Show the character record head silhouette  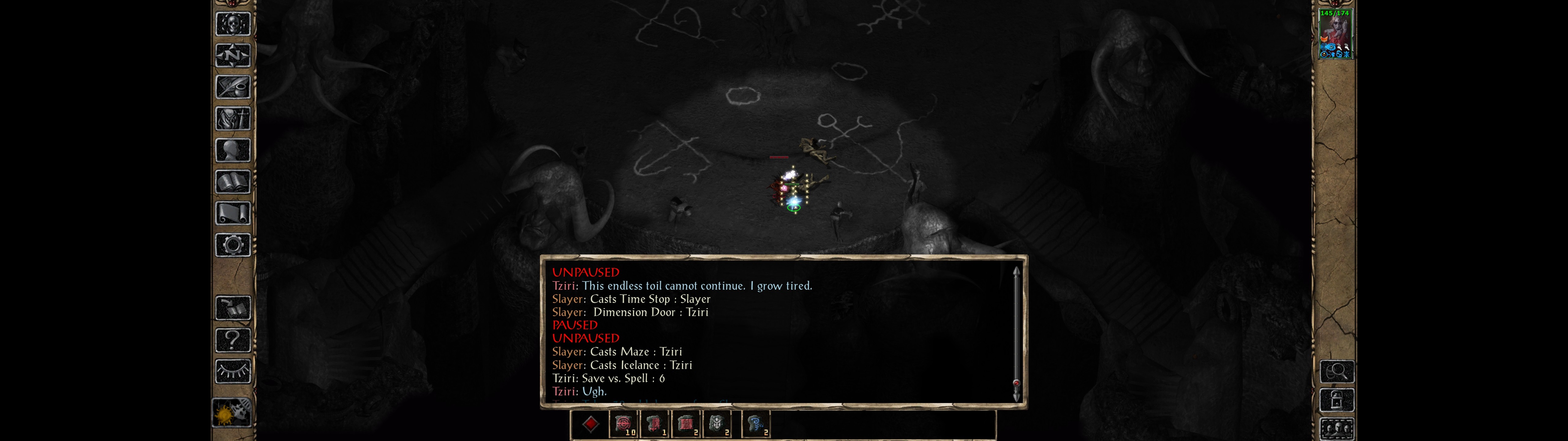tap(232, 150)
